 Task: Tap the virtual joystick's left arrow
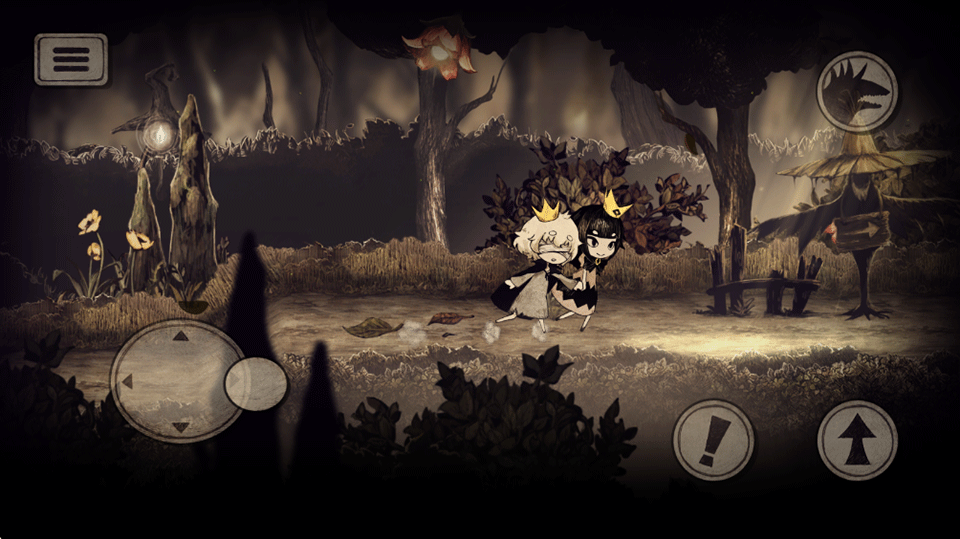tap(127, 382)
